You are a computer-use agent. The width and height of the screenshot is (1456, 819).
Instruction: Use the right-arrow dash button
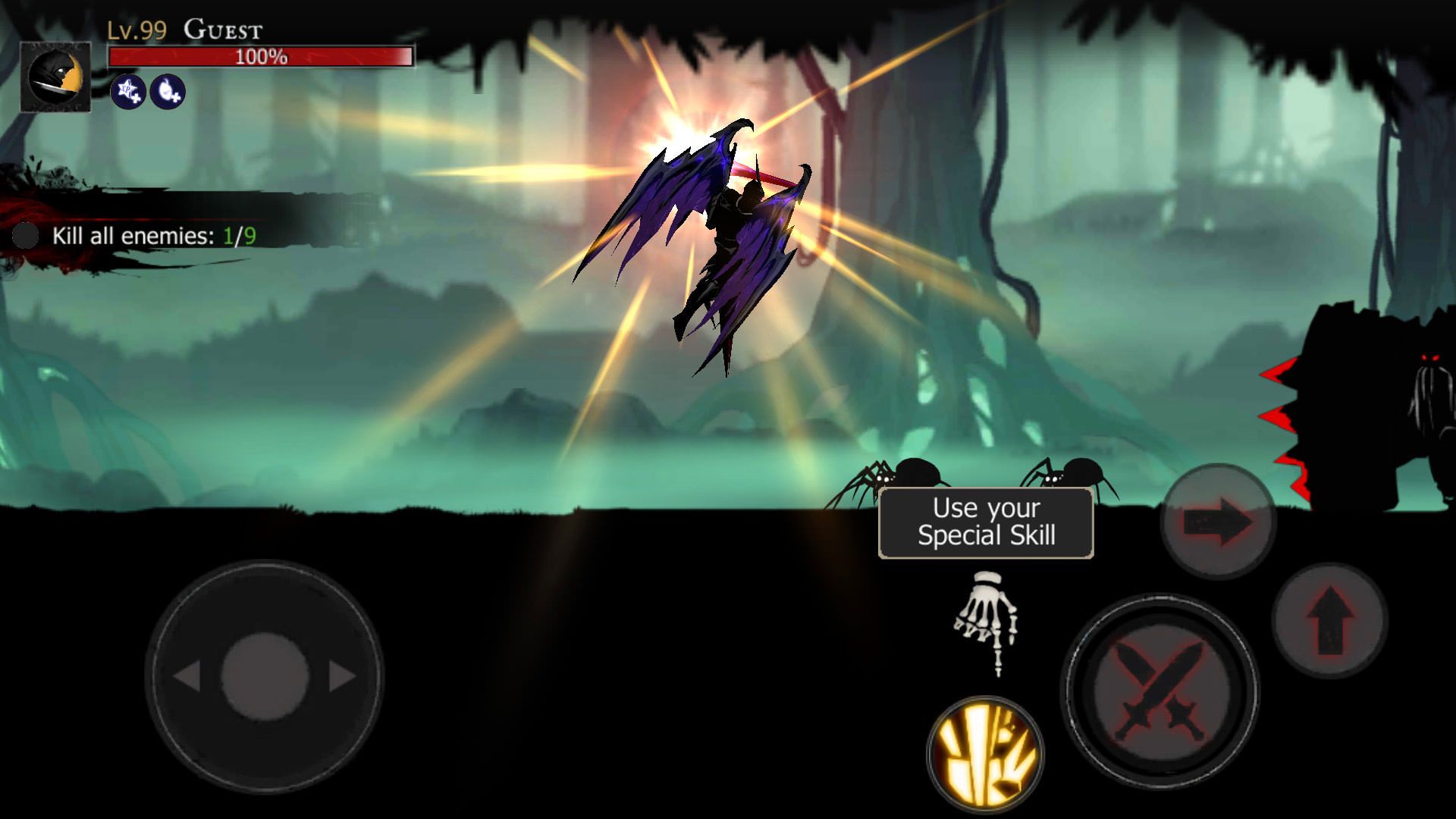click(x=1218, y=521)
